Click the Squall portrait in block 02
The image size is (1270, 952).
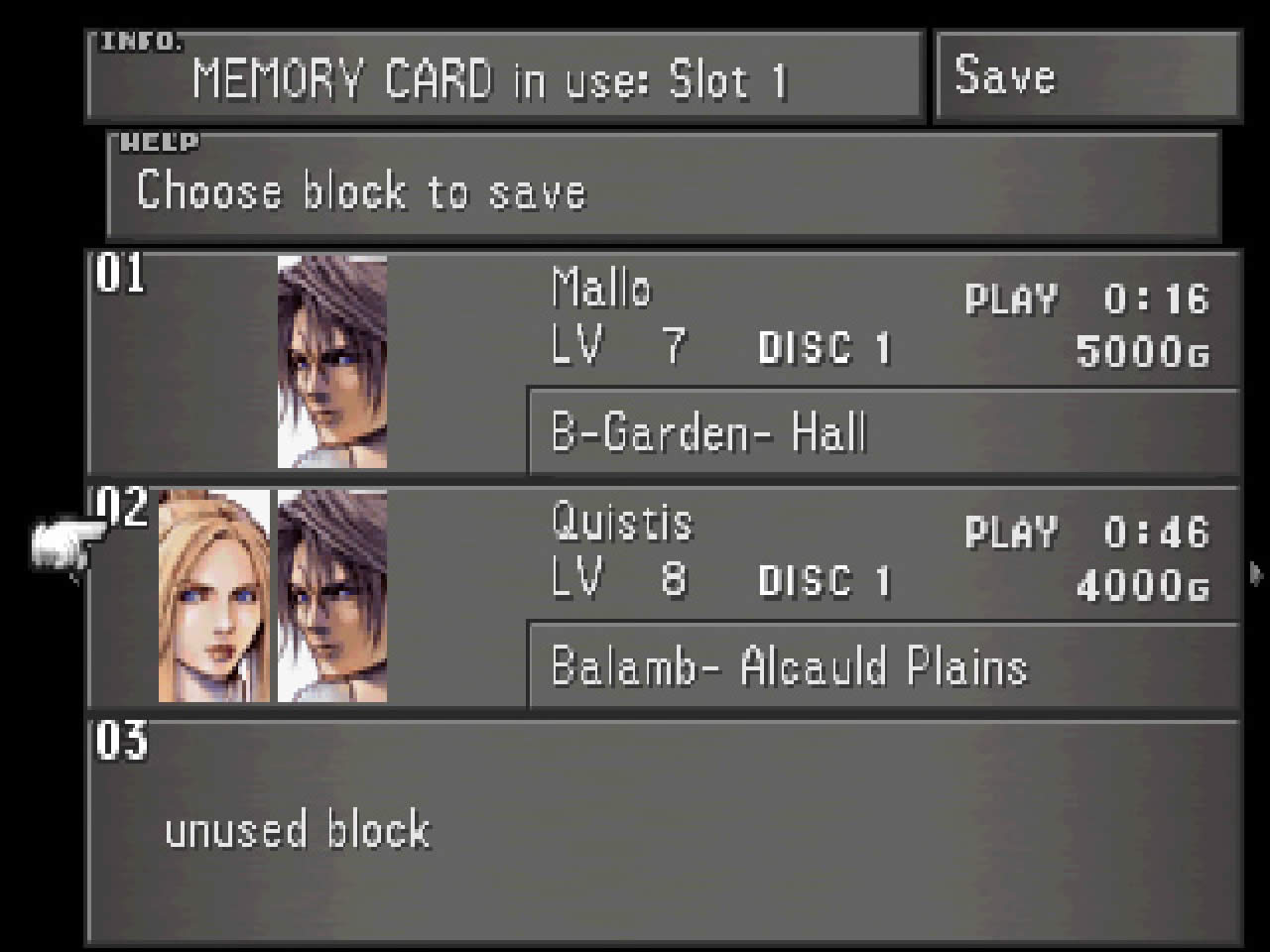coord(332,595)
